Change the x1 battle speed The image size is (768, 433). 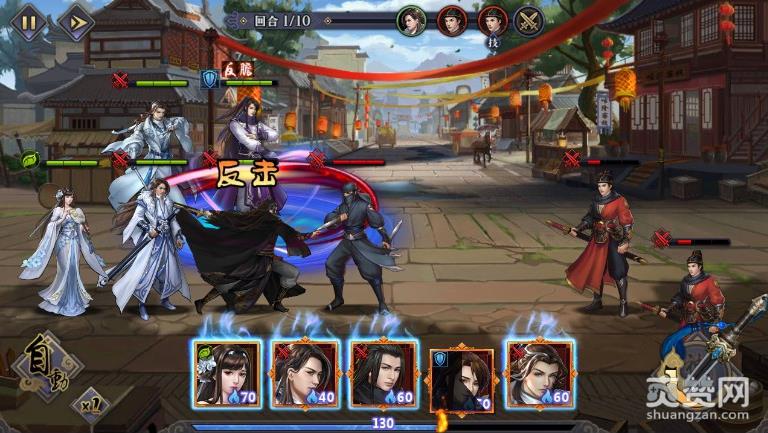[90, 407]
